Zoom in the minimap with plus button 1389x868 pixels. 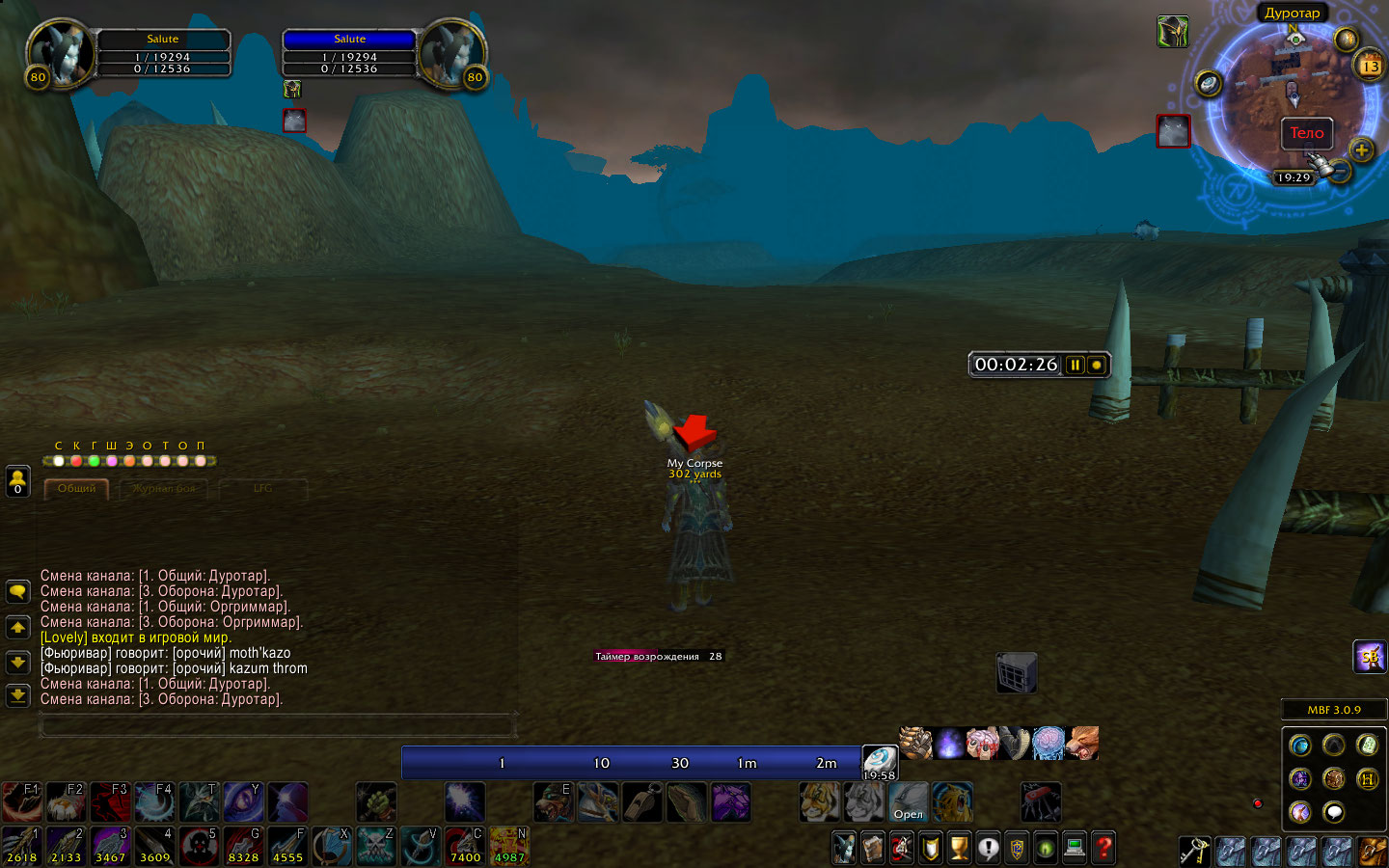pyautogui.click(x=1361, y=149)
